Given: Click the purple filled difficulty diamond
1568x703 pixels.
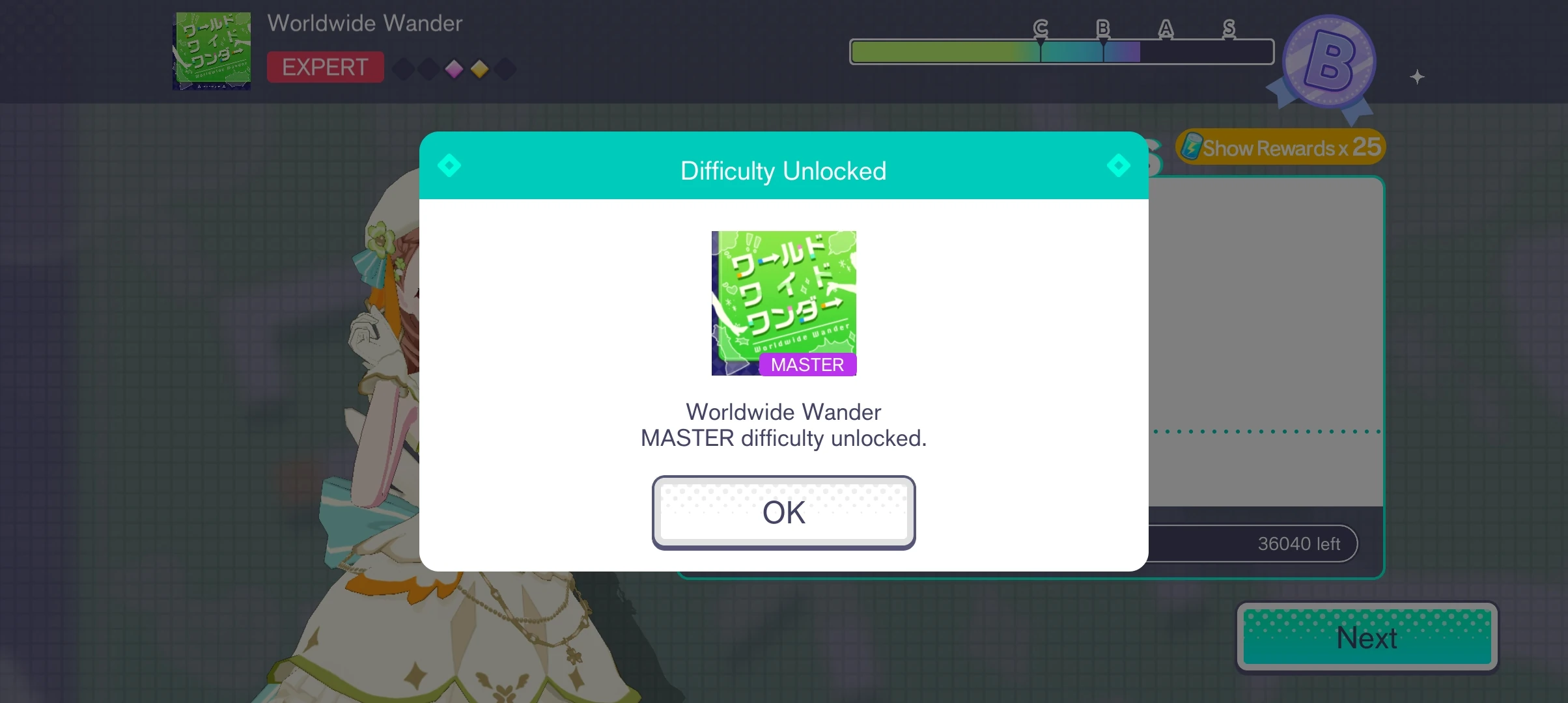Looking at the screenshot, I should 454,68.
